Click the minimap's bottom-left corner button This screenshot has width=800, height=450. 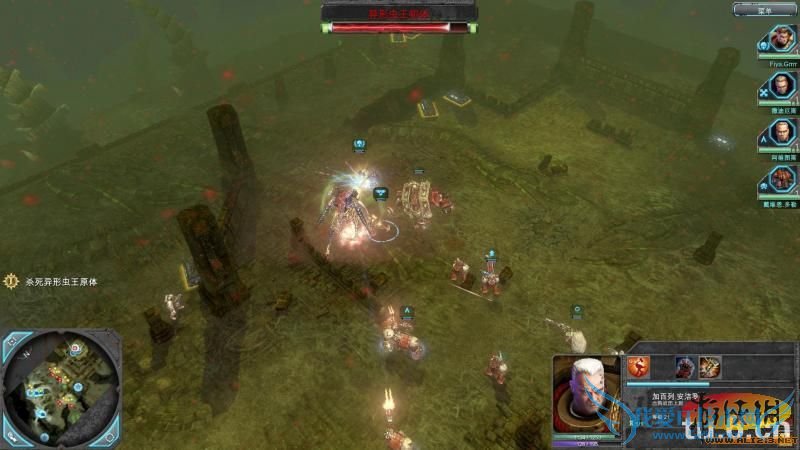click(11, 436)
